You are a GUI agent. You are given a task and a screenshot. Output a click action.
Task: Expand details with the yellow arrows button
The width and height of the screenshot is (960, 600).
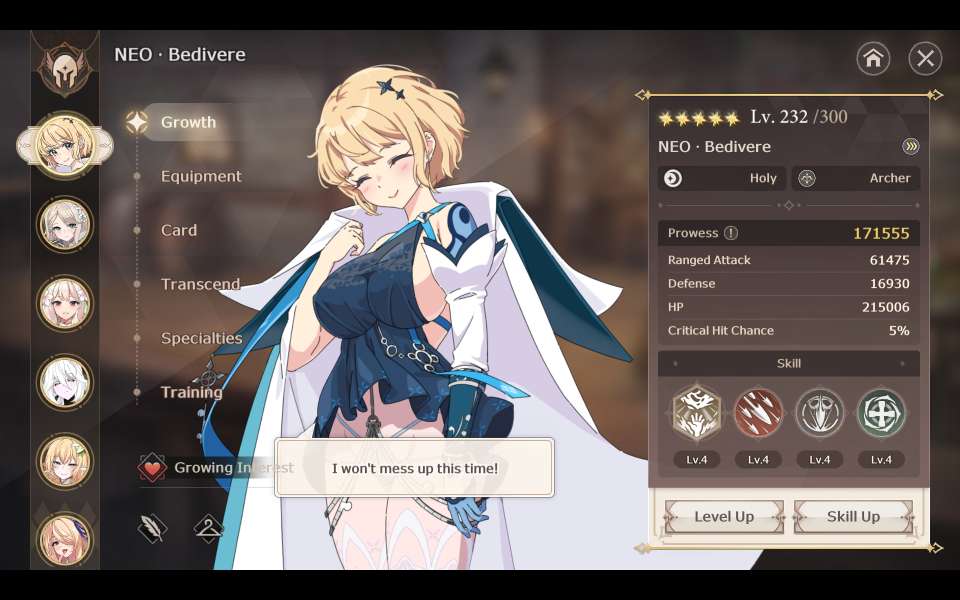[910, 147]
